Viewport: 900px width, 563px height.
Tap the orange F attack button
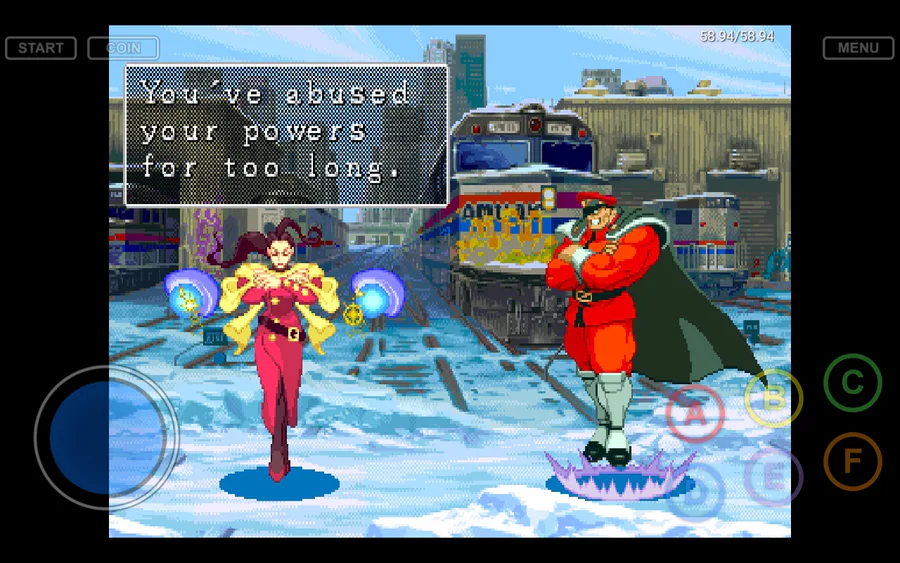(852, 461)
